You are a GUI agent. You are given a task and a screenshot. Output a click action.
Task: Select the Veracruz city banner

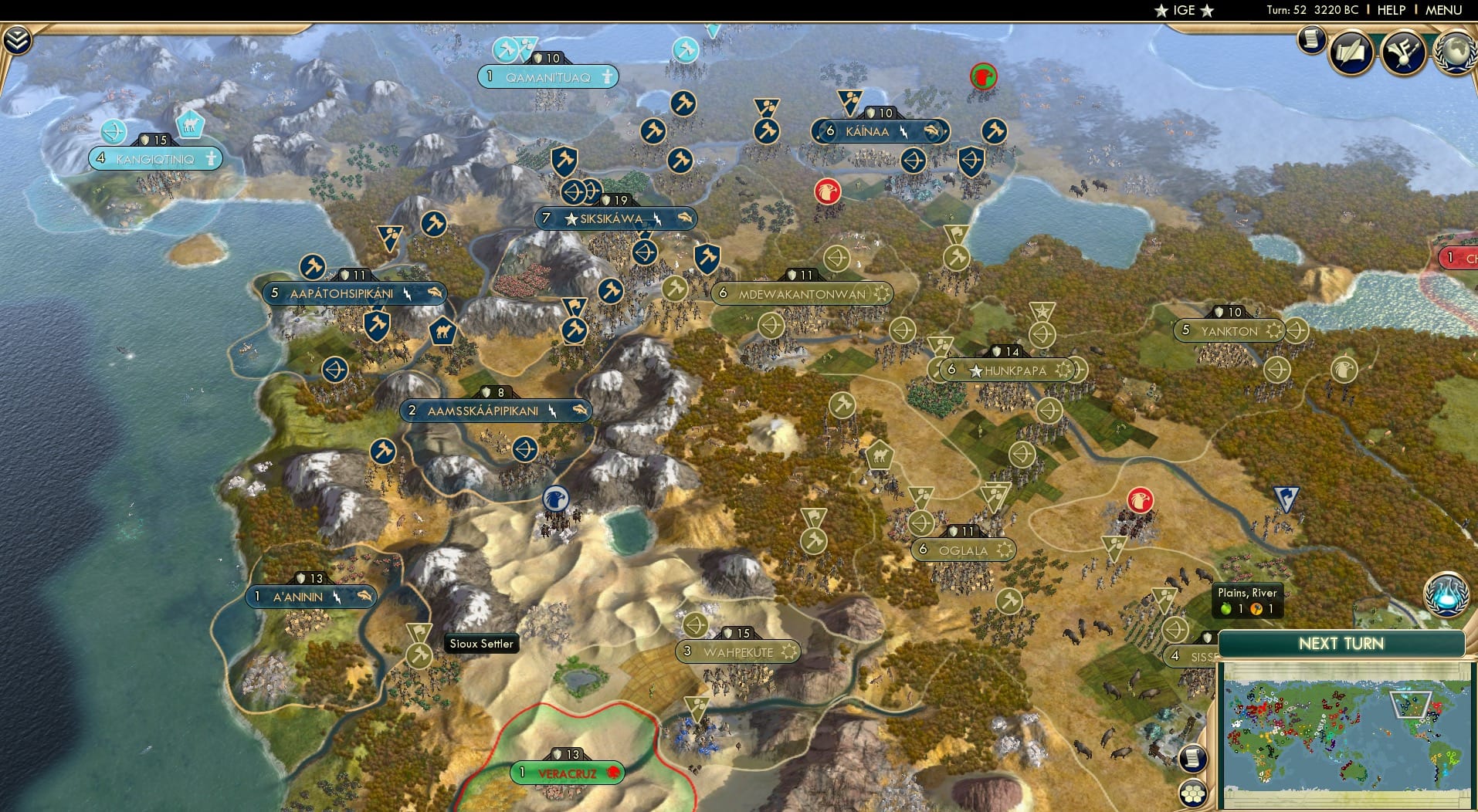click(567, 771)
